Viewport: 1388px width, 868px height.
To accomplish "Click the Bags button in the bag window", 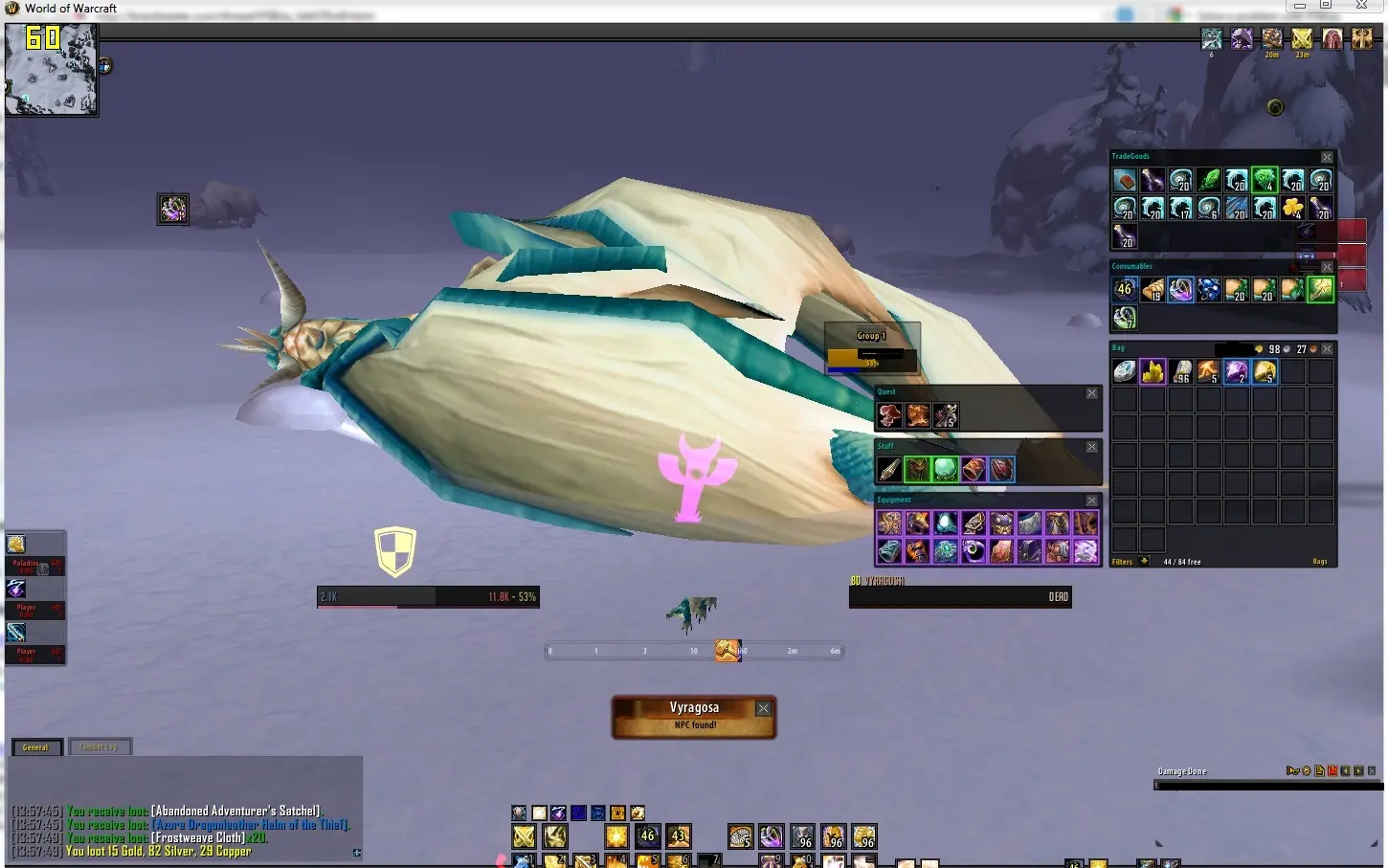I will point(1320,562).
